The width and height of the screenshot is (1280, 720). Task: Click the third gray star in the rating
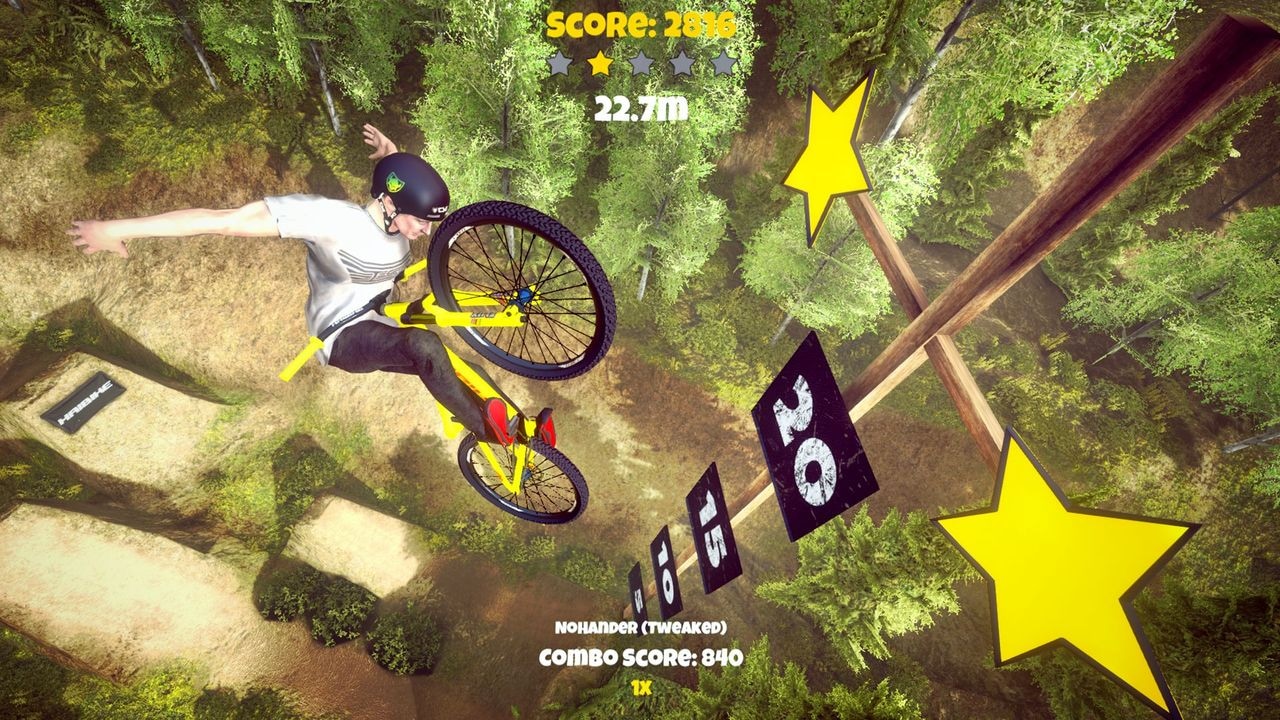coord(640,60)
